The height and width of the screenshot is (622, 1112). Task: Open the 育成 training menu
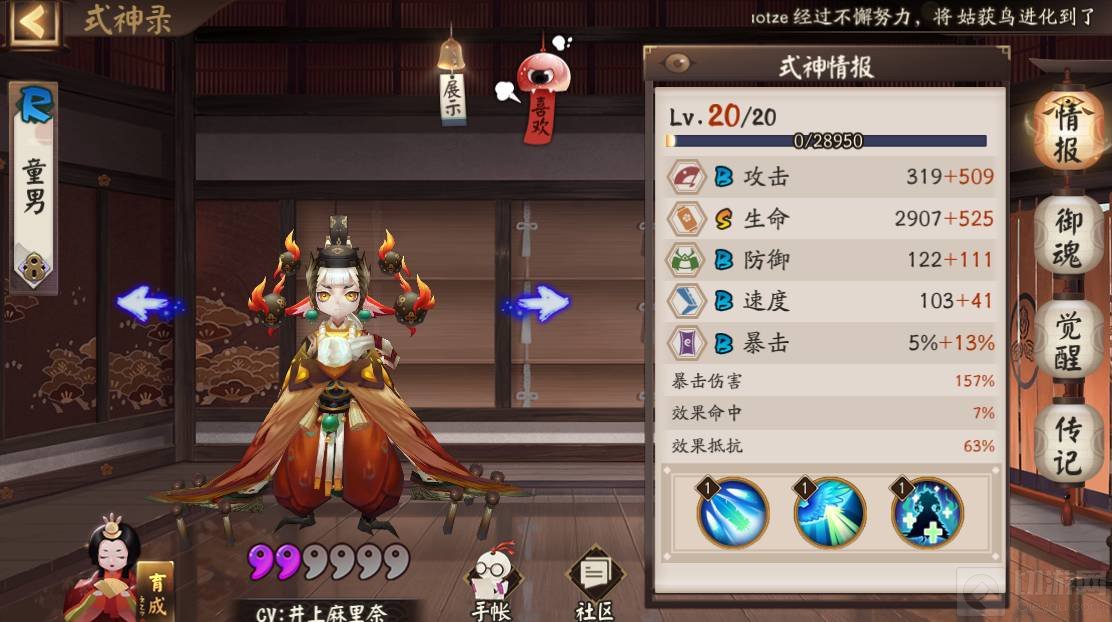155,592
